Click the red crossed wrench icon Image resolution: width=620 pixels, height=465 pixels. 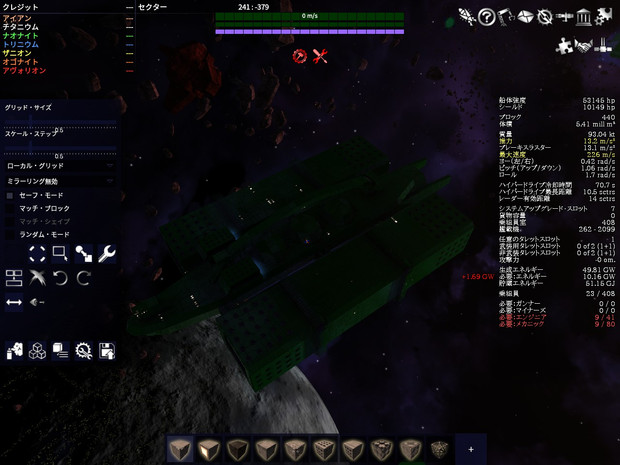[320, 56]
